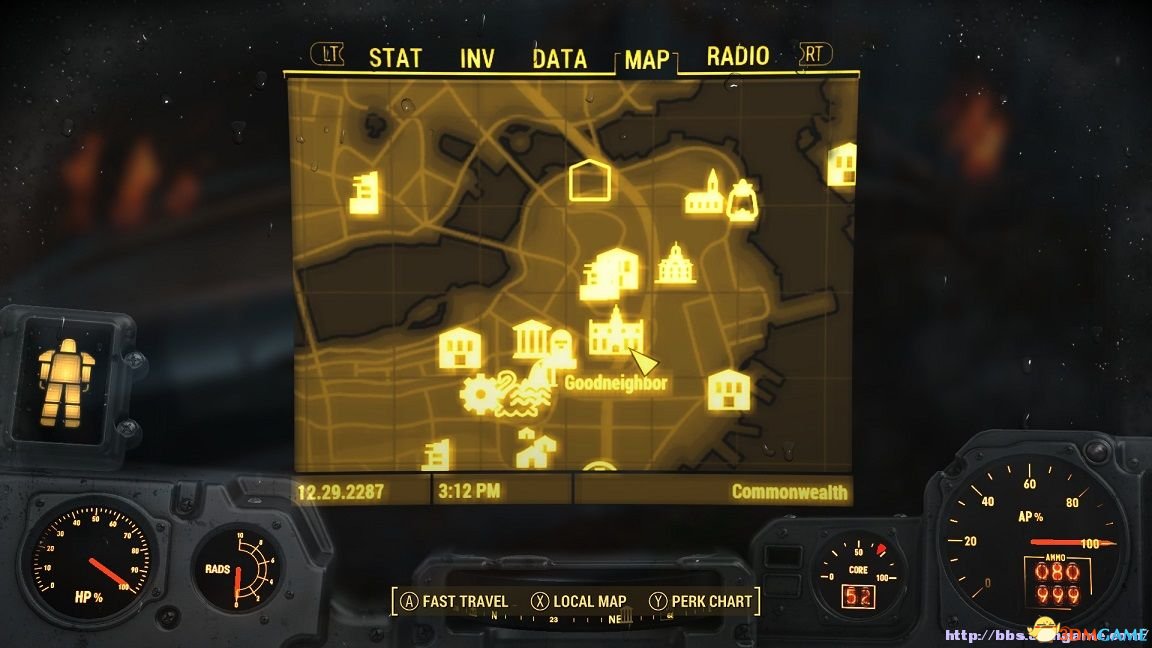Select the MAP tab

[x=646, y=59]
